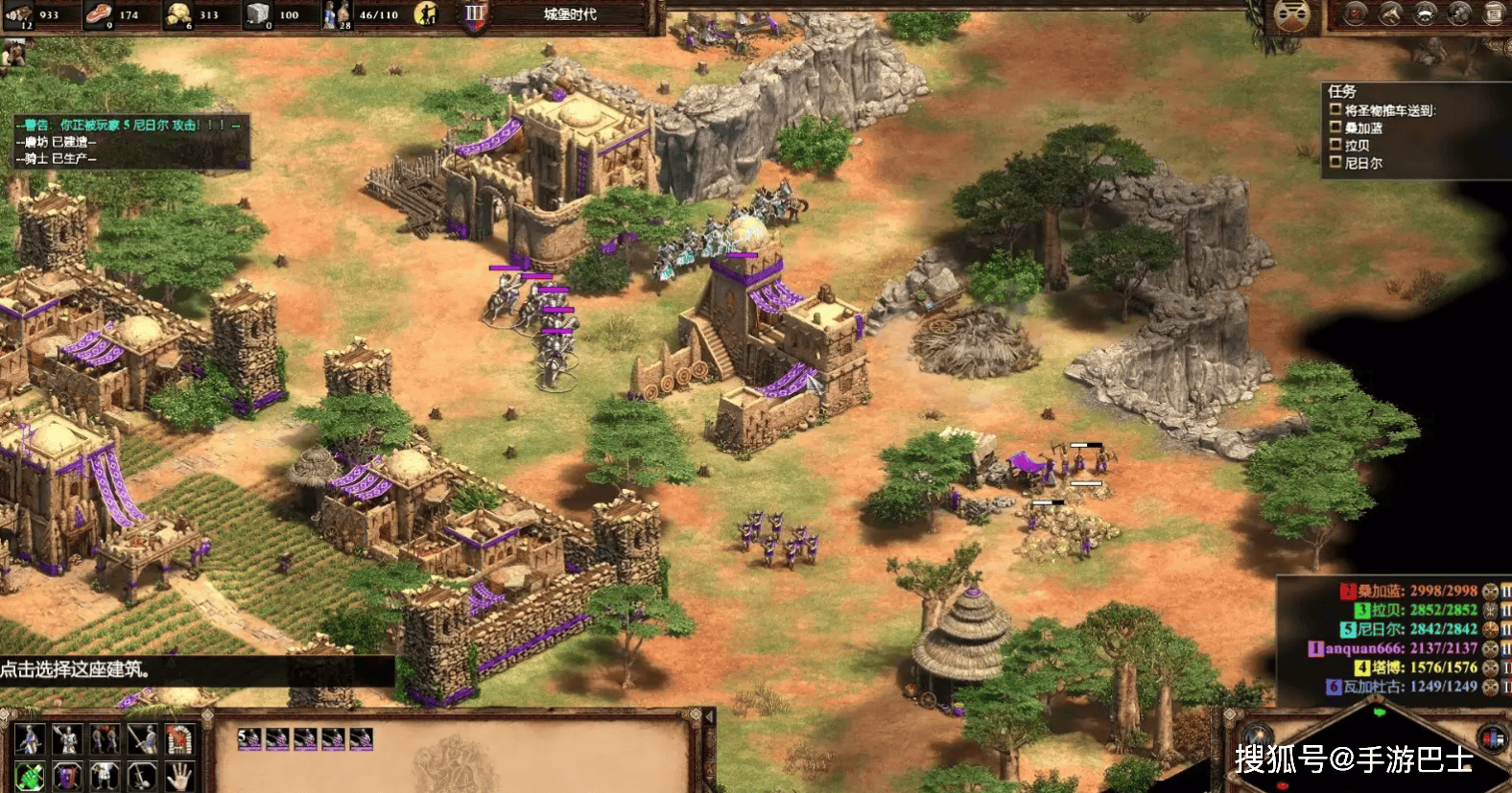Cancel the first queued unit marked 5

click(x=249, y=739)
